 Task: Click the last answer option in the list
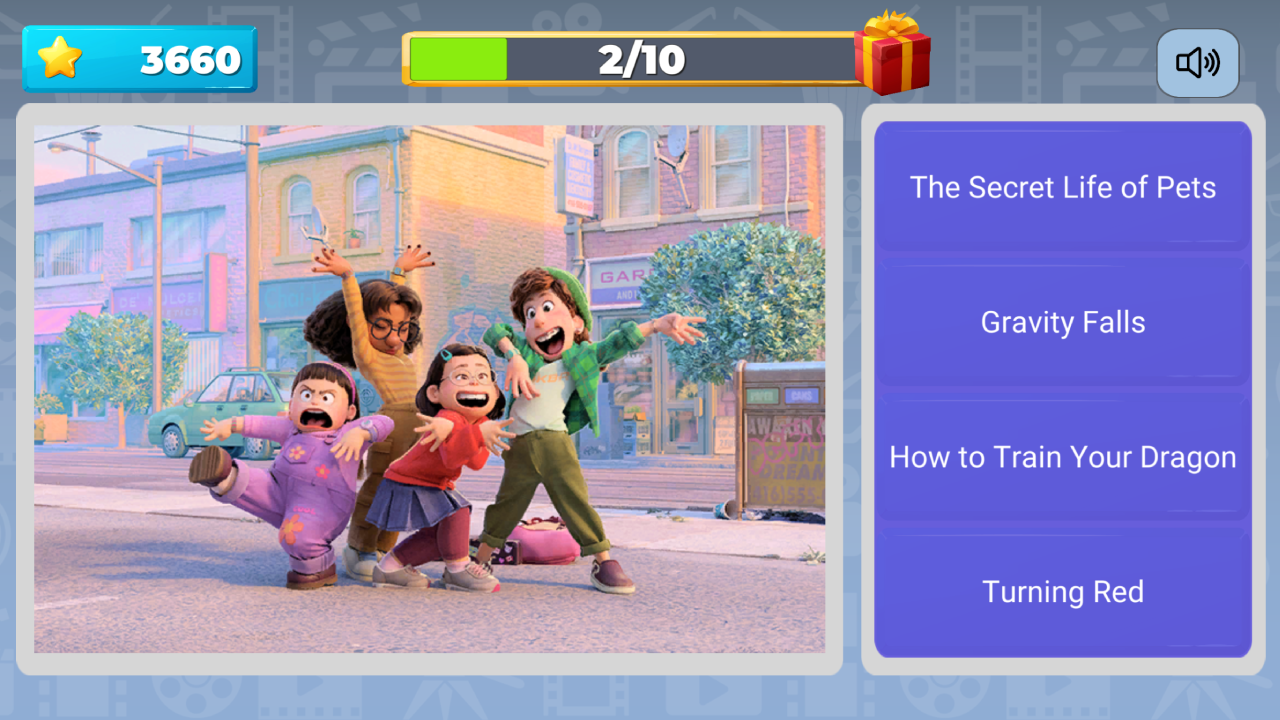pyautogui.click(x=1062, y=591)
